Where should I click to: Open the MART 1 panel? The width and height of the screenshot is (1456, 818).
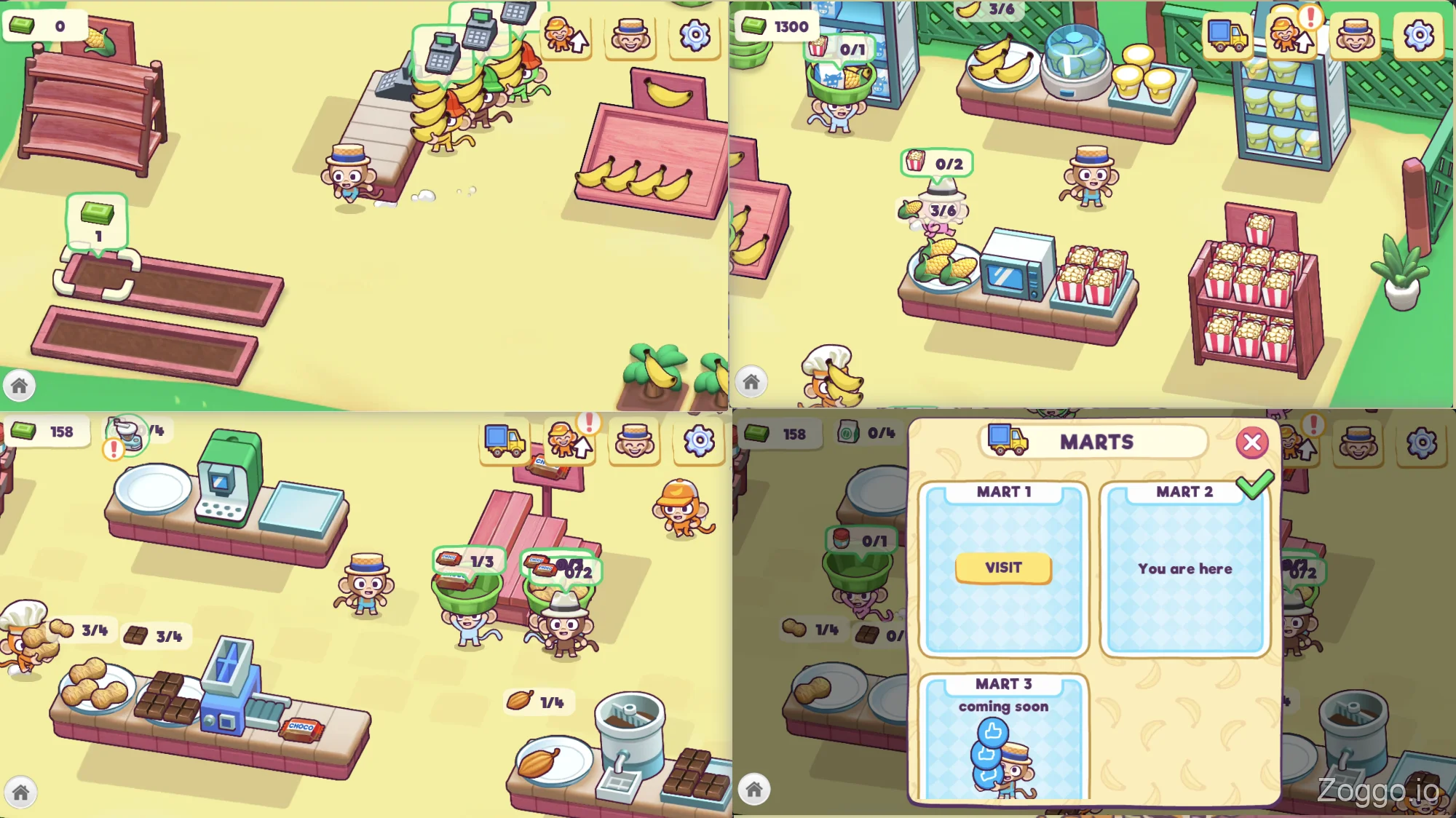pyautogui.click(x=1003, y=568)
